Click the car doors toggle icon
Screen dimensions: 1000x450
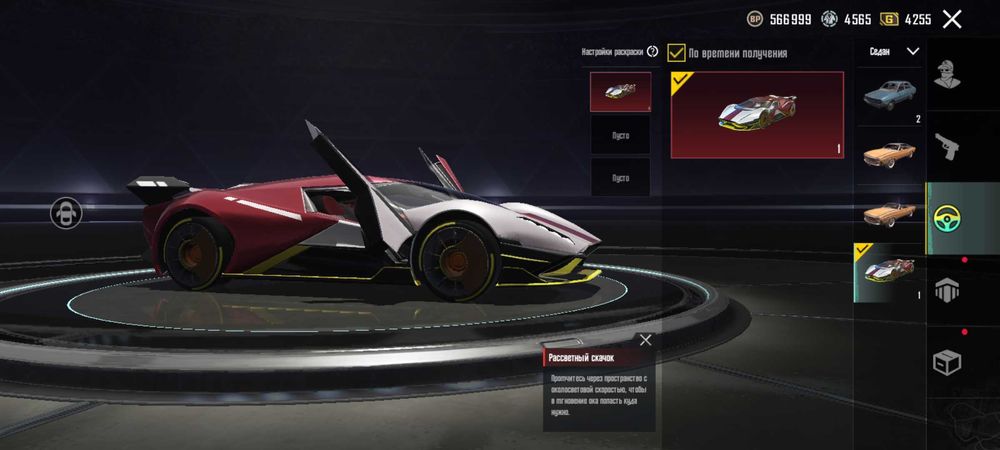tap(67, 212)
